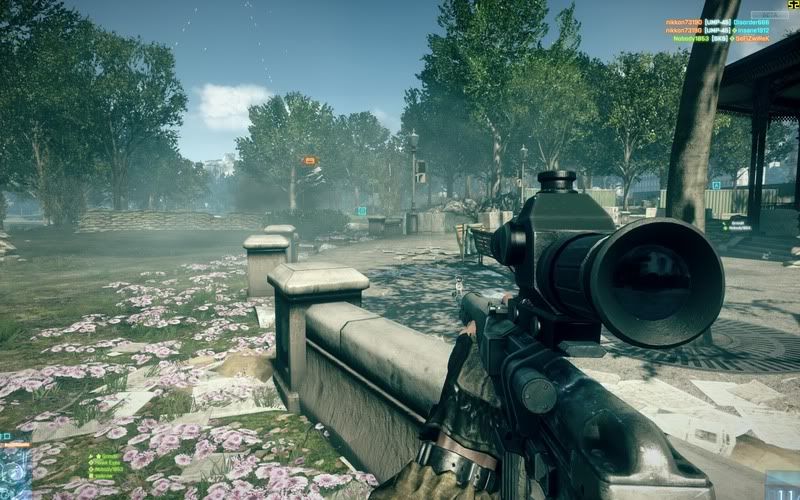The height and width of the screenshot is (500, 800).
Task: Click the Disorder666 kill feed entry
Action: coord(751,22)
